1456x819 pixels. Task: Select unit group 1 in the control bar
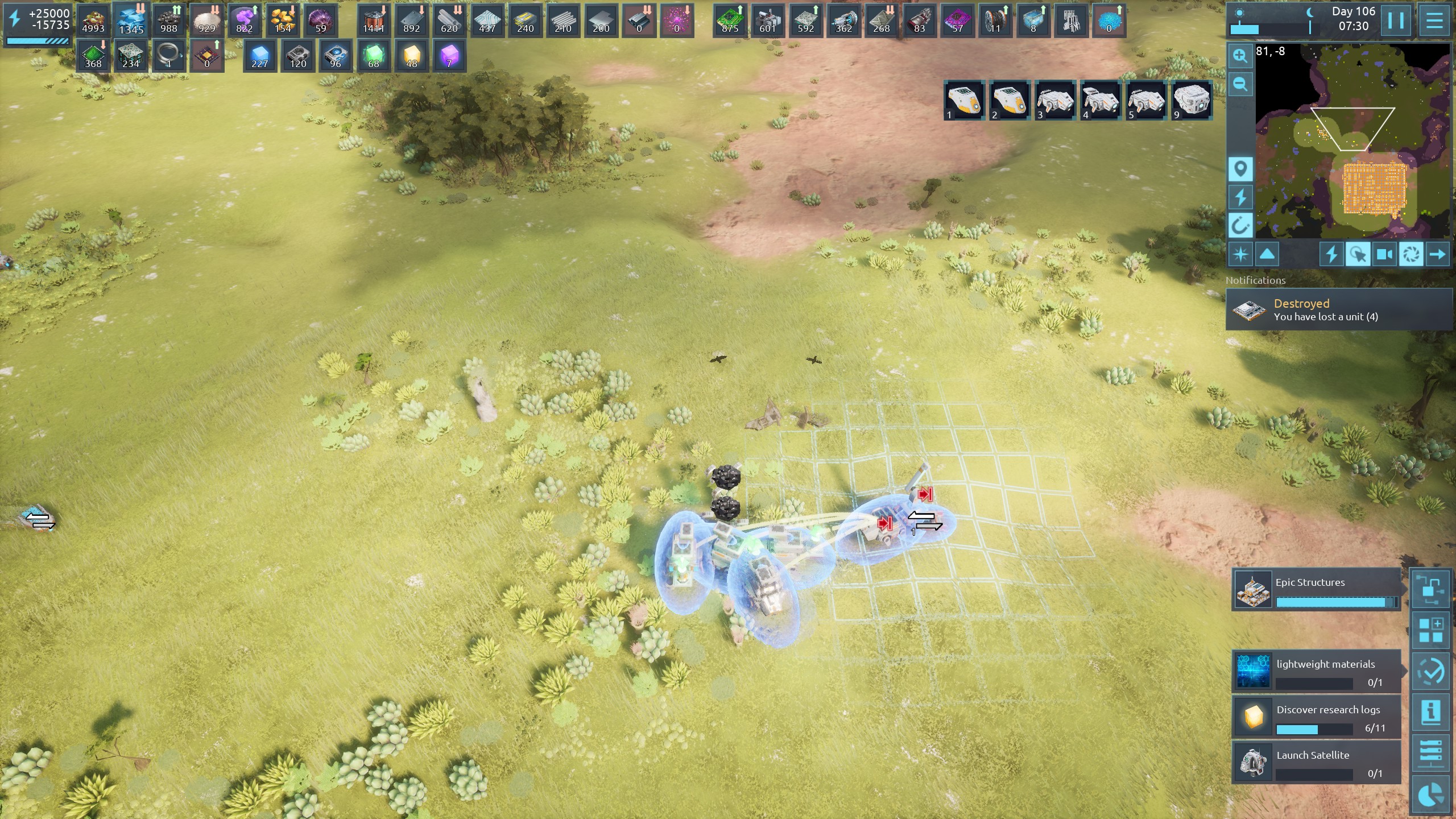pos(965,100)
